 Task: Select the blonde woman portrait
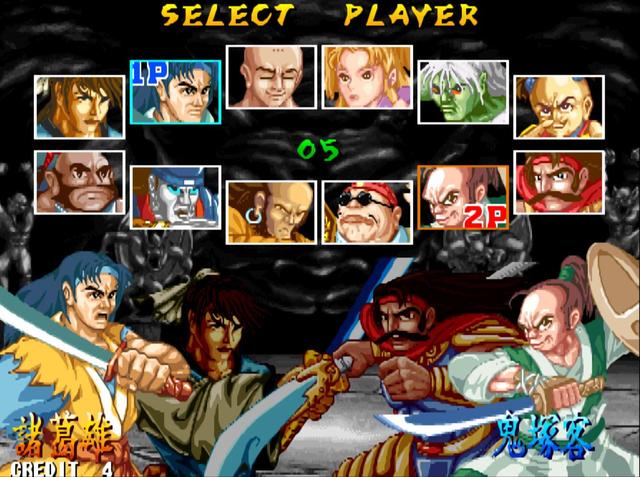367,76
